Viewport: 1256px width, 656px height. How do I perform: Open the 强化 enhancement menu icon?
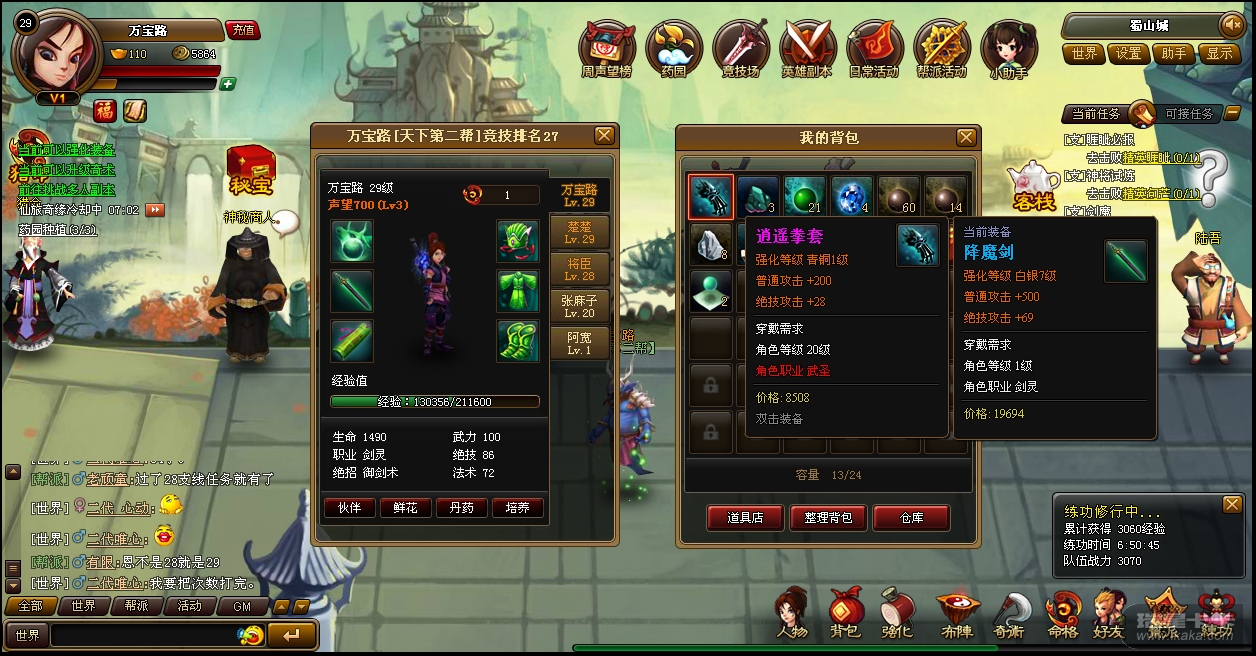click(897, 612)
